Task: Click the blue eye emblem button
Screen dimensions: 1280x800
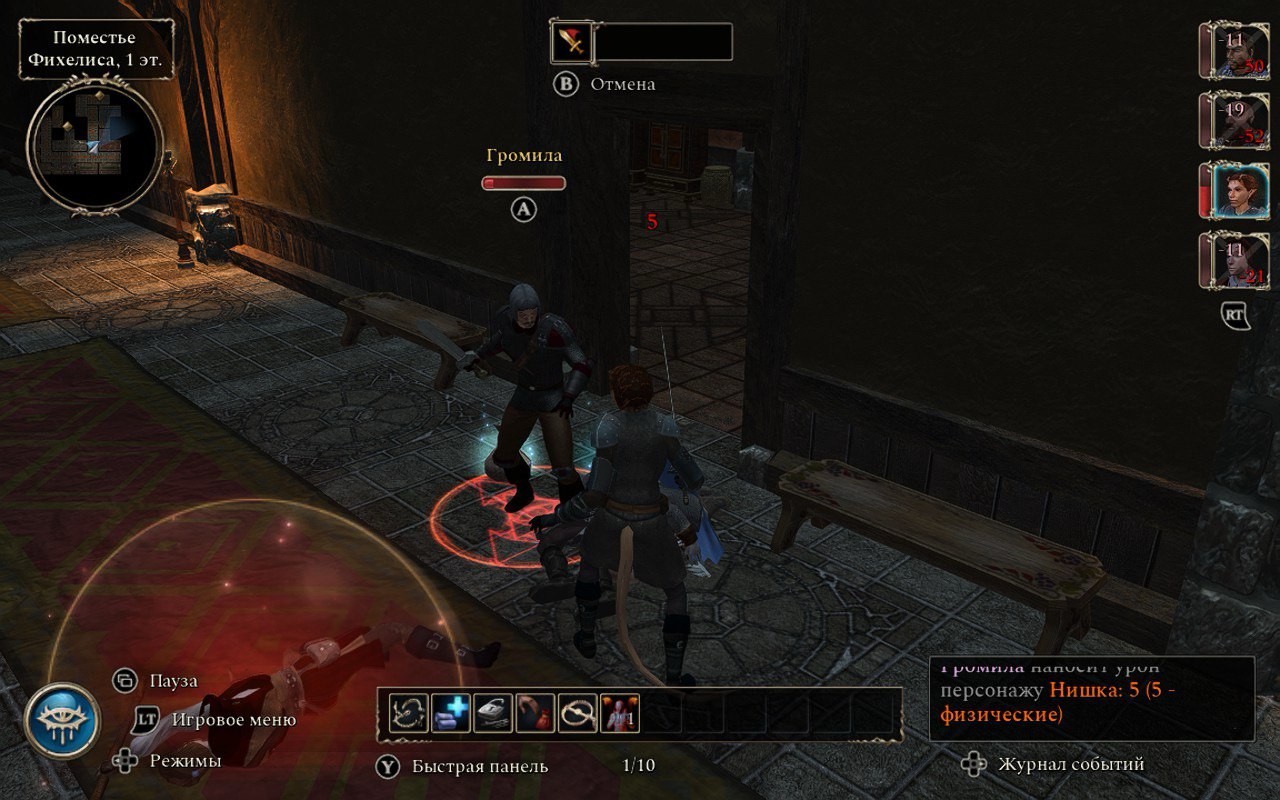Action: (62, 721)
